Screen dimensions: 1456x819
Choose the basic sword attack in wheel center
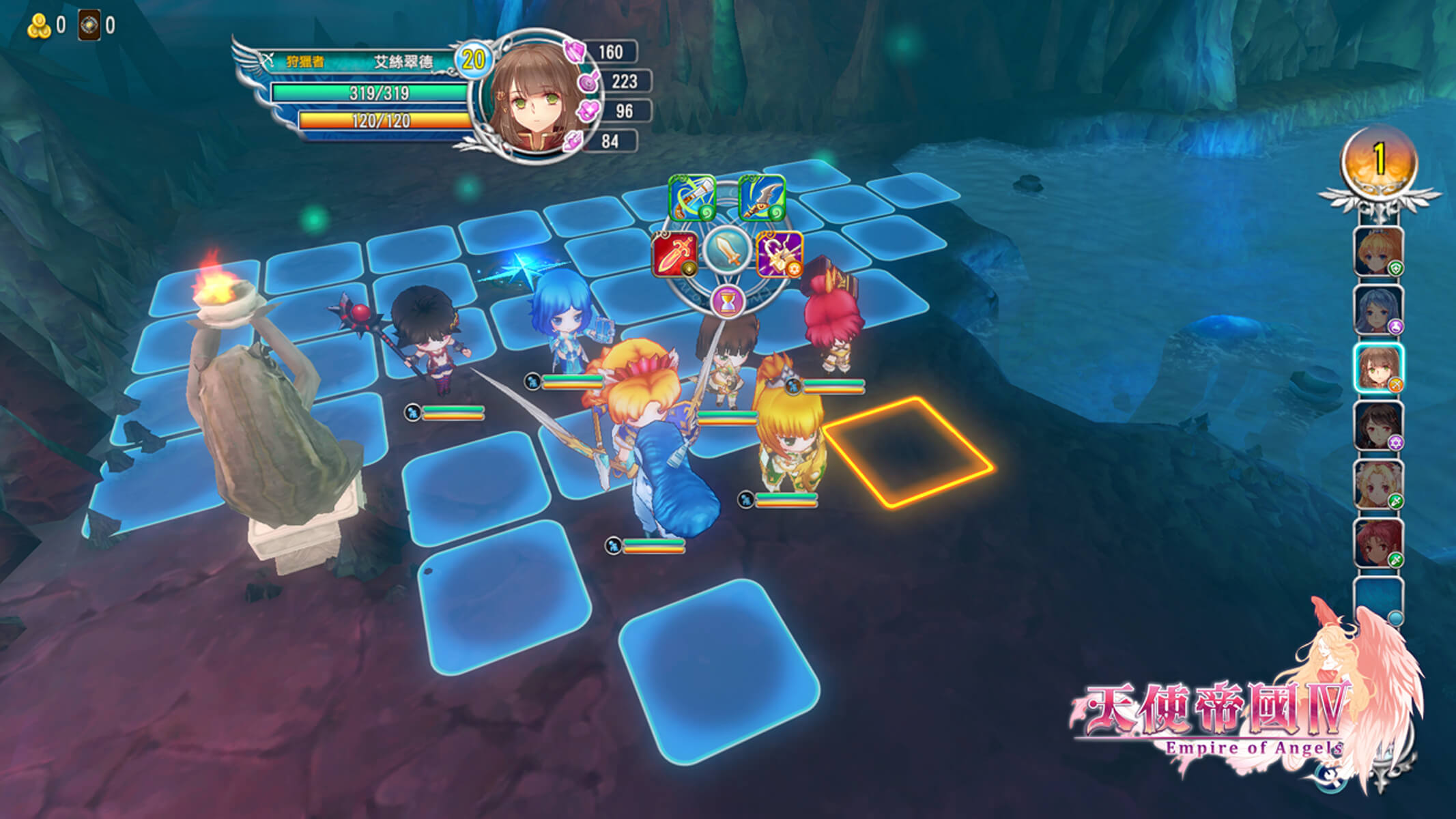pyautogui.click(x=728, y=250)
